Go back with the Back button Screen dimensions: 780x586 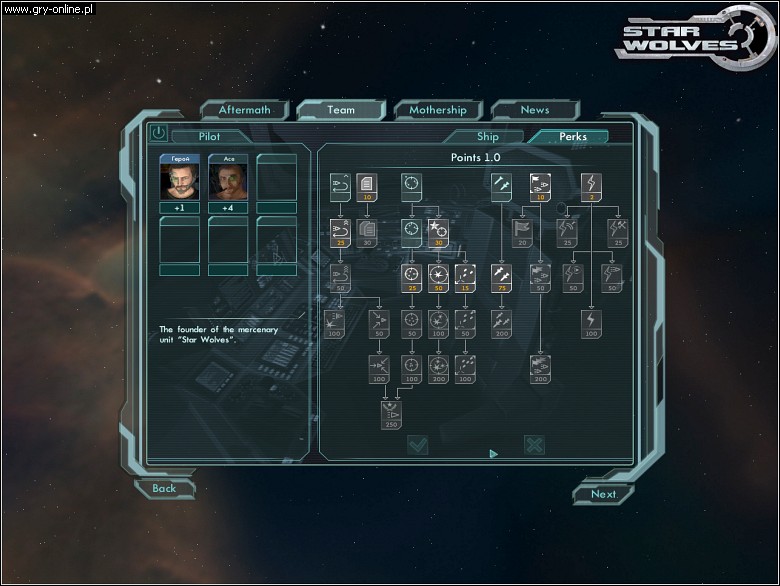pos(164,488)
